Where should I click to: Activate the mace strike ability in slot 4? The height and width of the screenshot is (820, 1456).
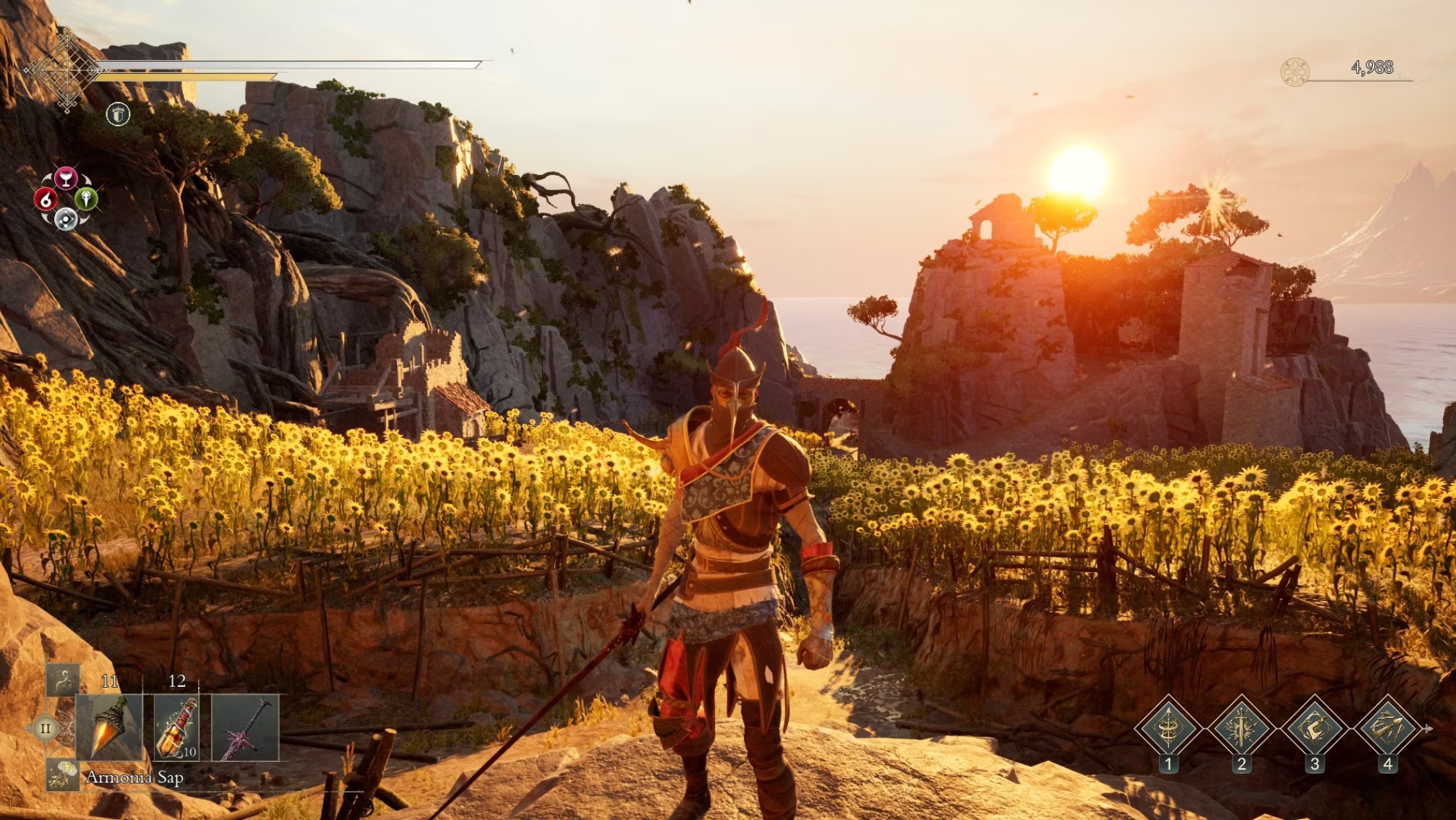tap(1387, 727)
